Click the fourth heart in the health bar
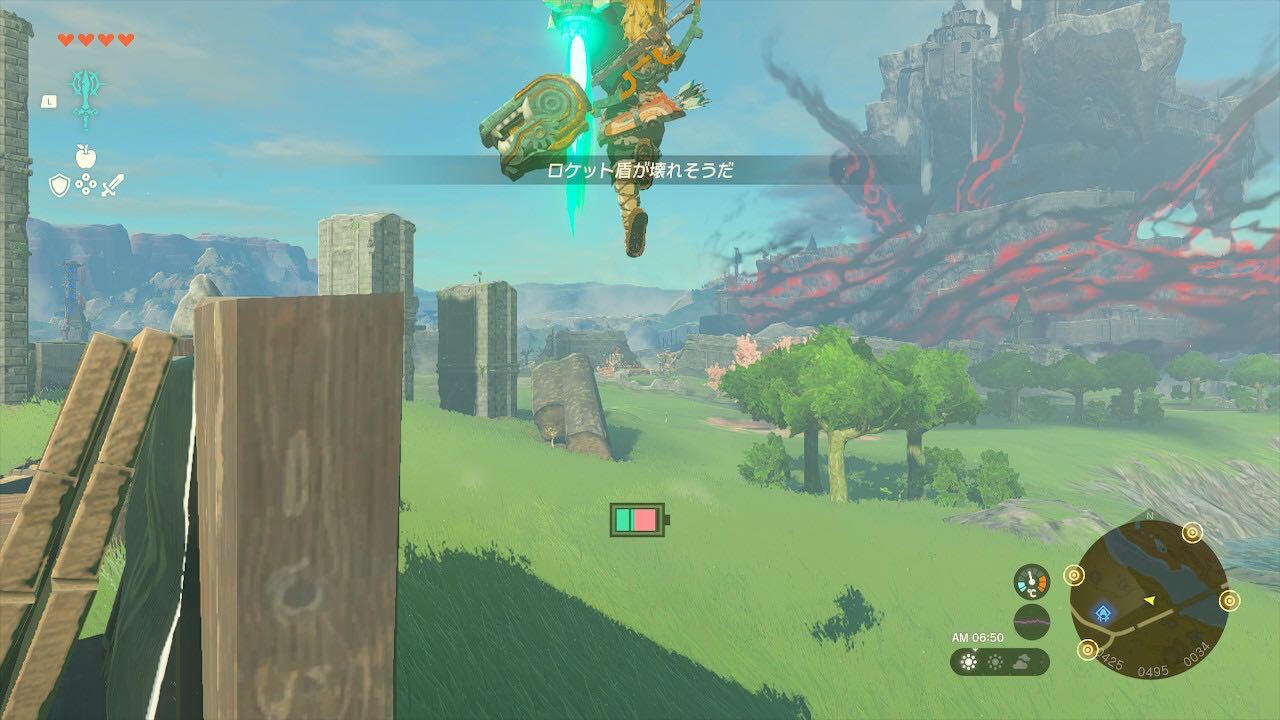Image resolution: width=1280 pixels, height=720 pixels. pyautogui.click(x=126, y=42)
